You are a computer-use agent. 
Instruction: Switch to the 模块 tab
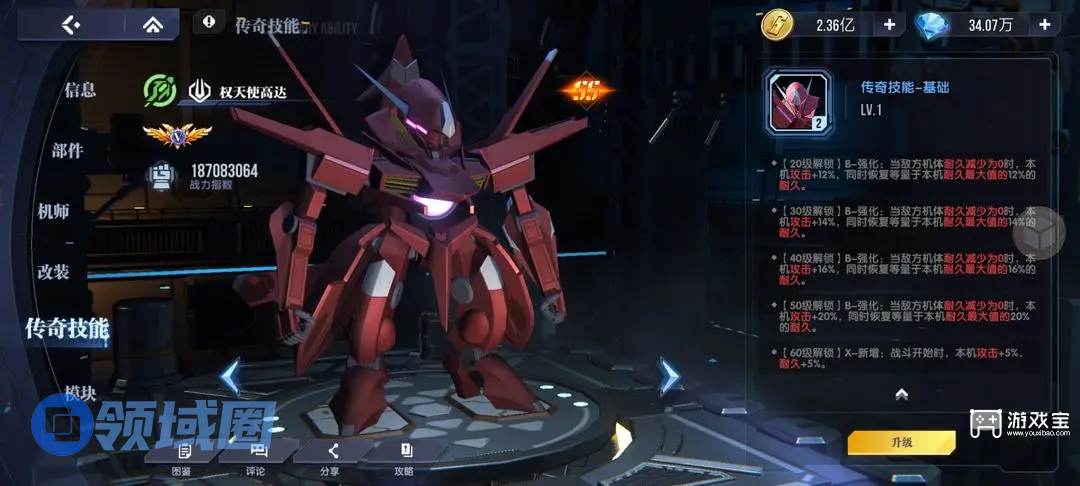coord(80,393)
